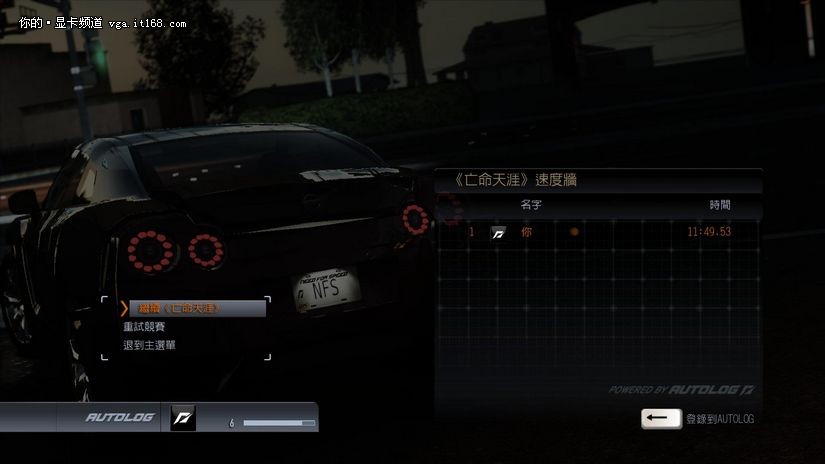Screen dimensions: 825x464
Task: Select 退到主選單 to exit to main menu
Action: (150, 345)
